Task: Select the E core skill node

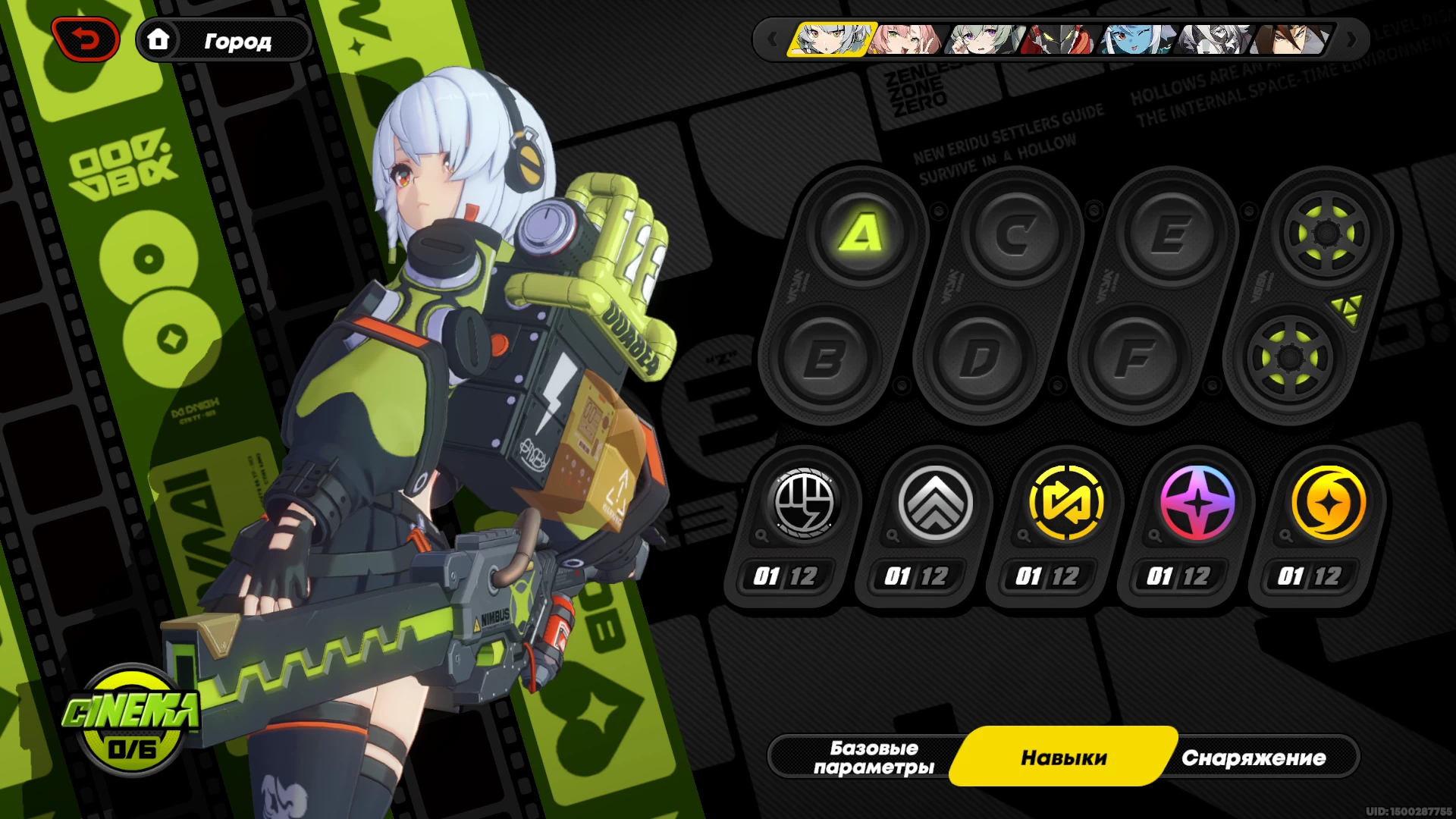Action: pos(1172,234)
